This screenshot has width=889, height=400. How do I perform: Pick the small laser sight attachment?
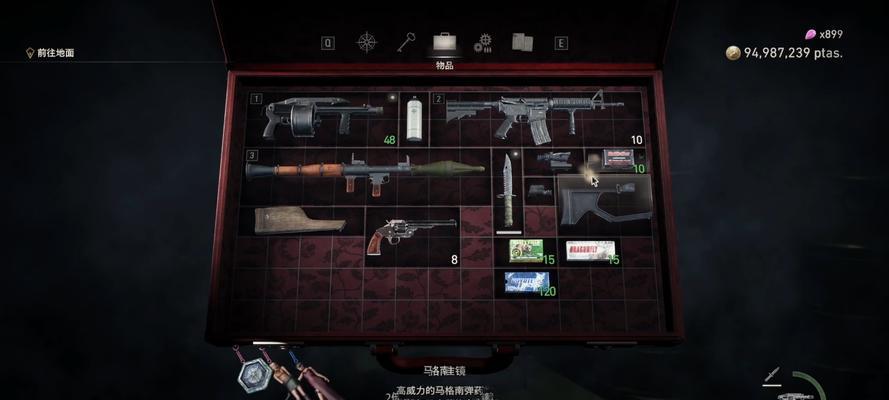pyautogui.click(x=538, y=189)
